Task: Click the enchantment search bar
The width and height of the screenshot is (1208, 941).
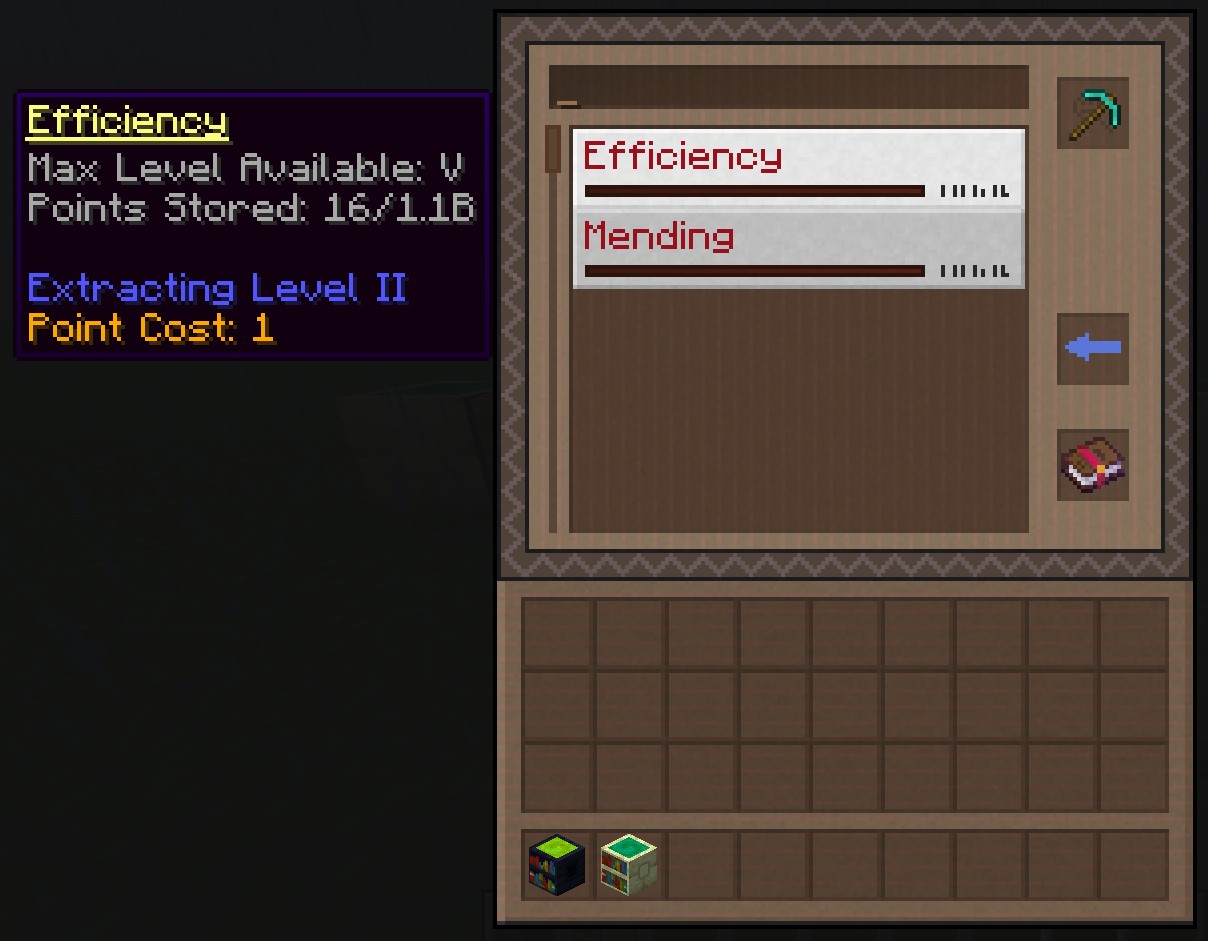Action: tap(788, 87)
